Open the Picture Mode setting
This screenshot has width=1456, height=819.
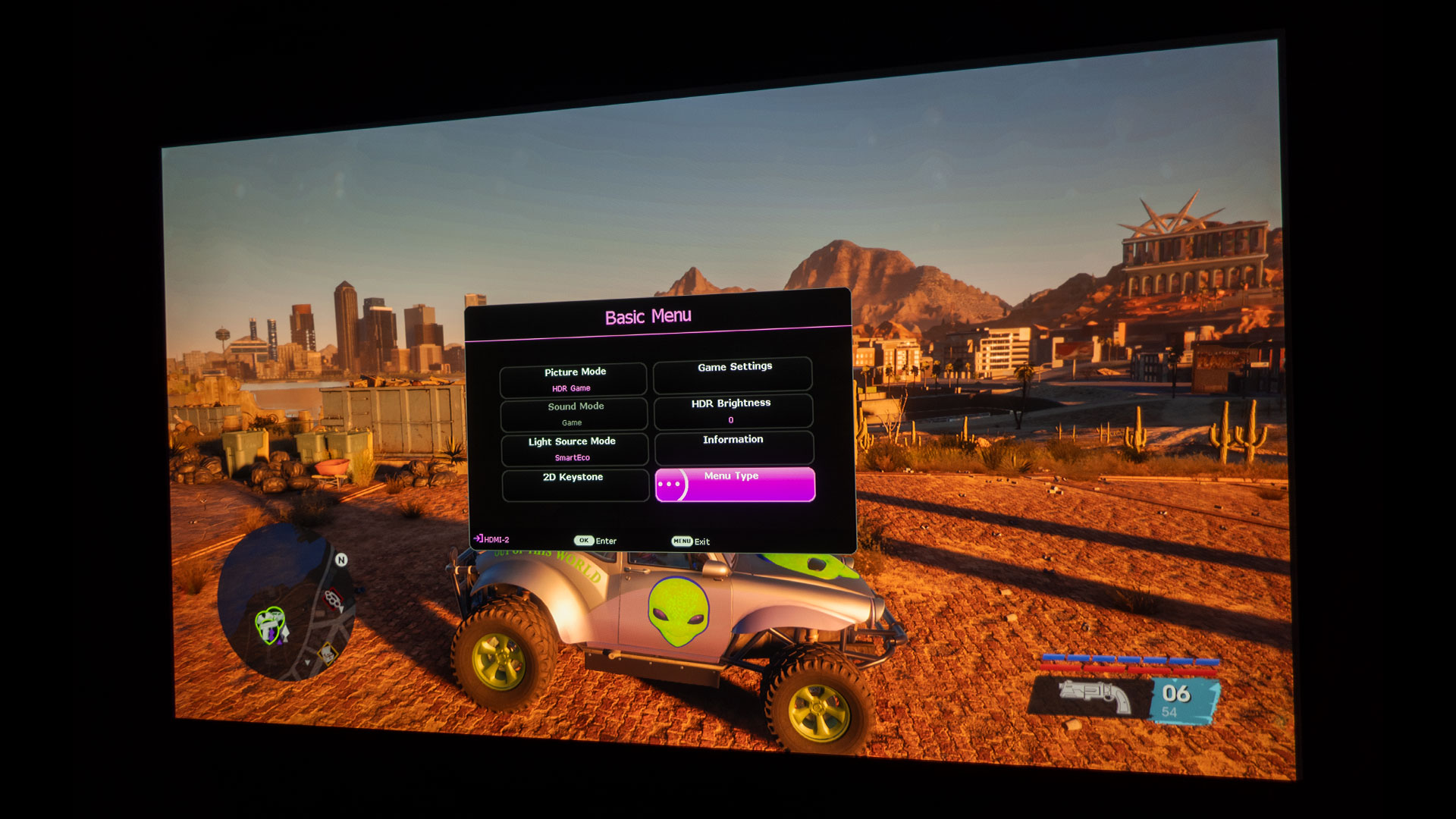(573, 379)
